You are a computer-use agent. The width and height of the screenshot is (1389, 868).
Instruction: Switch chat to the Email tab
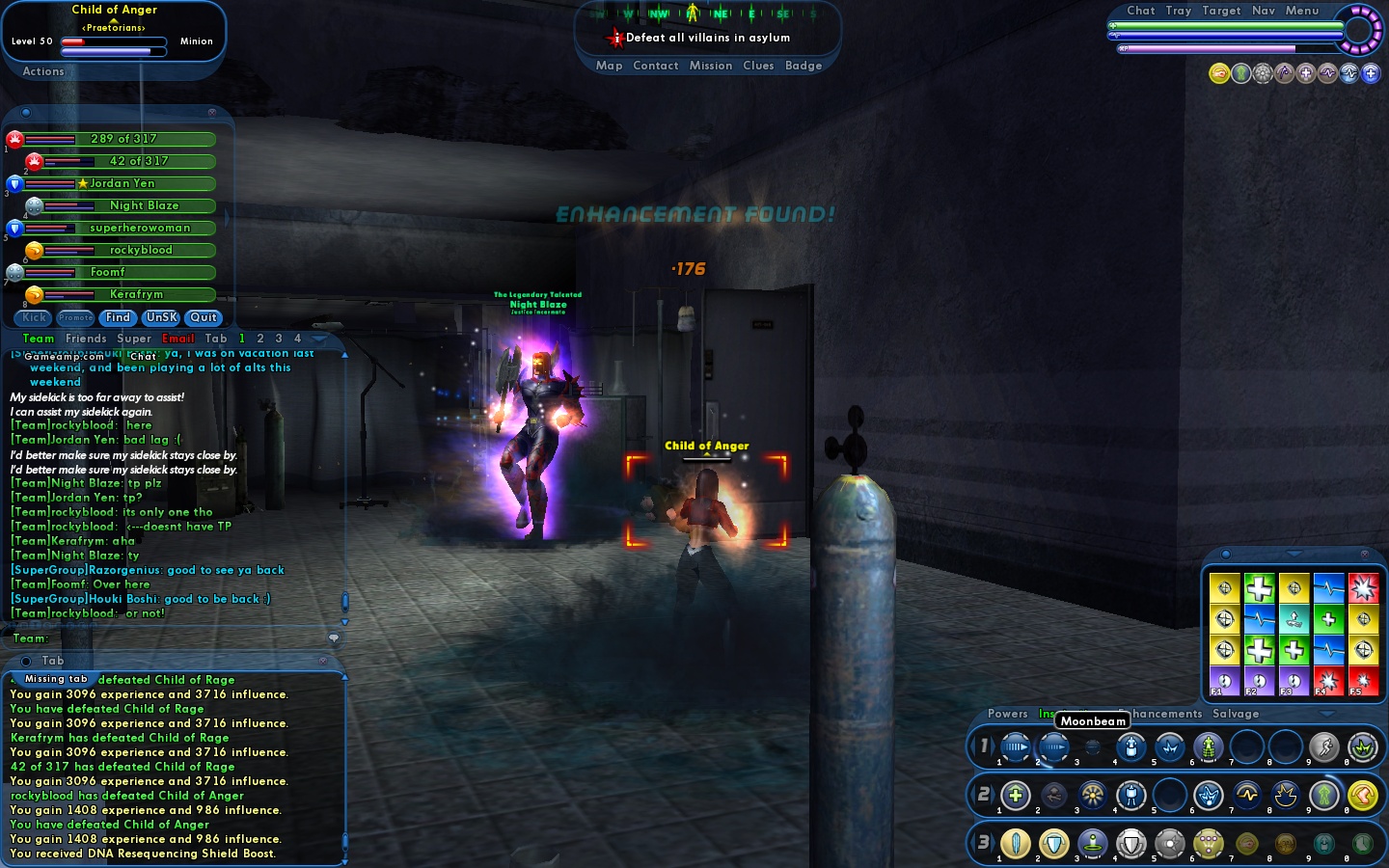tap(178, 339)
